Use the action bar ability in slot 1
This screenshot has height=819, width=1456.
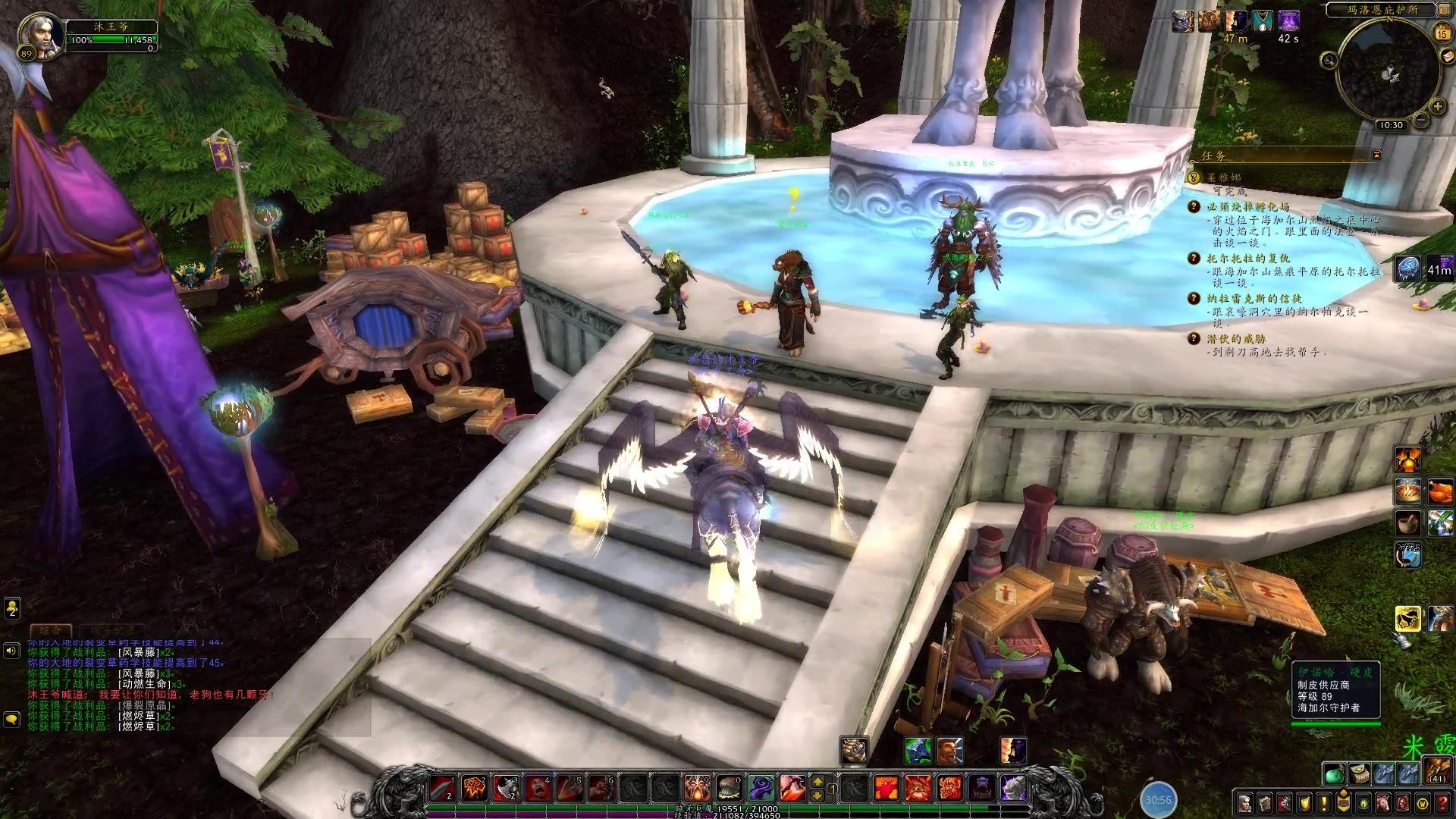(x=444, y=789)
